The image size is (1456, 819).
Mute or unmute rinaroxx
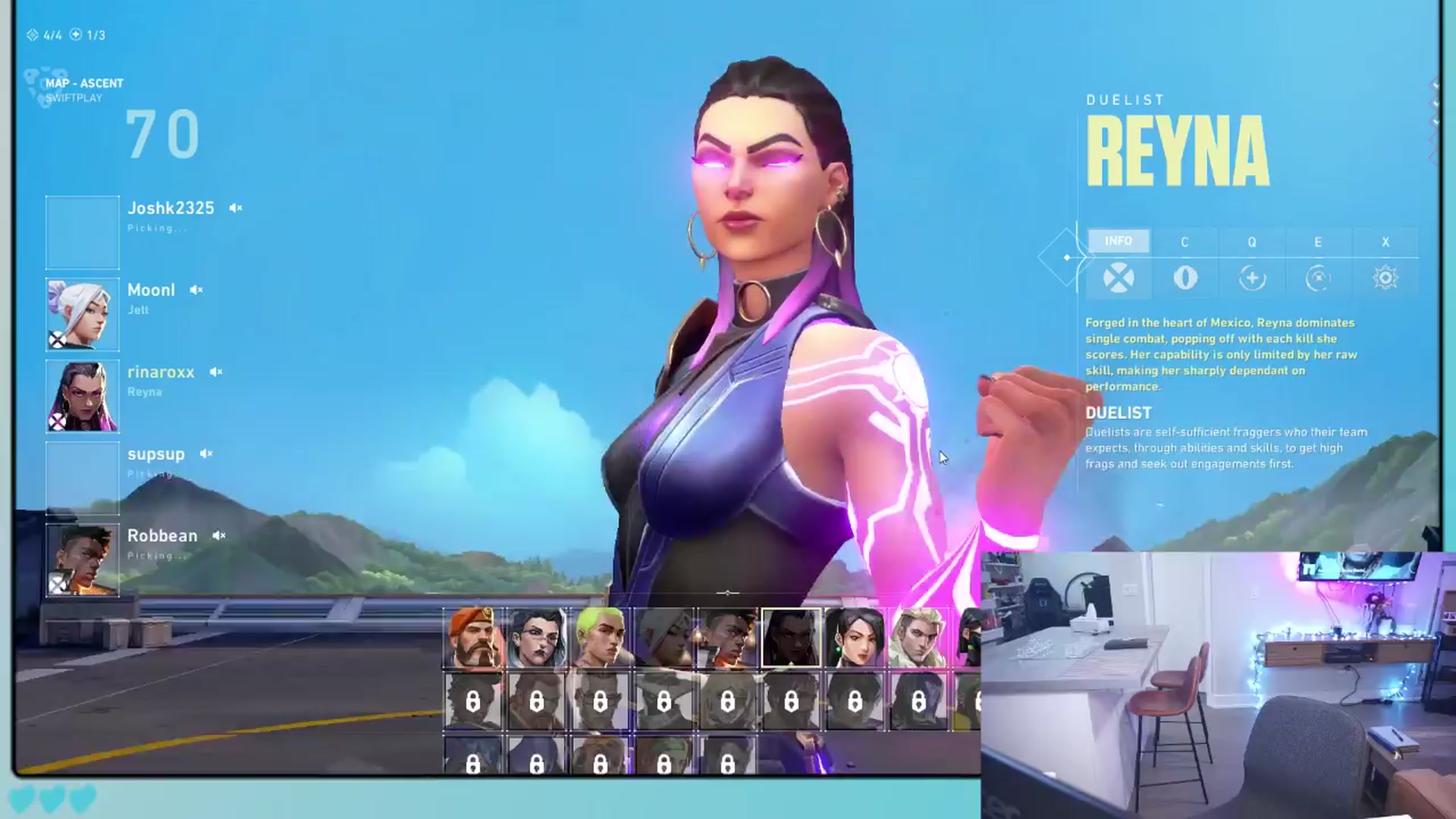point(216,372)
